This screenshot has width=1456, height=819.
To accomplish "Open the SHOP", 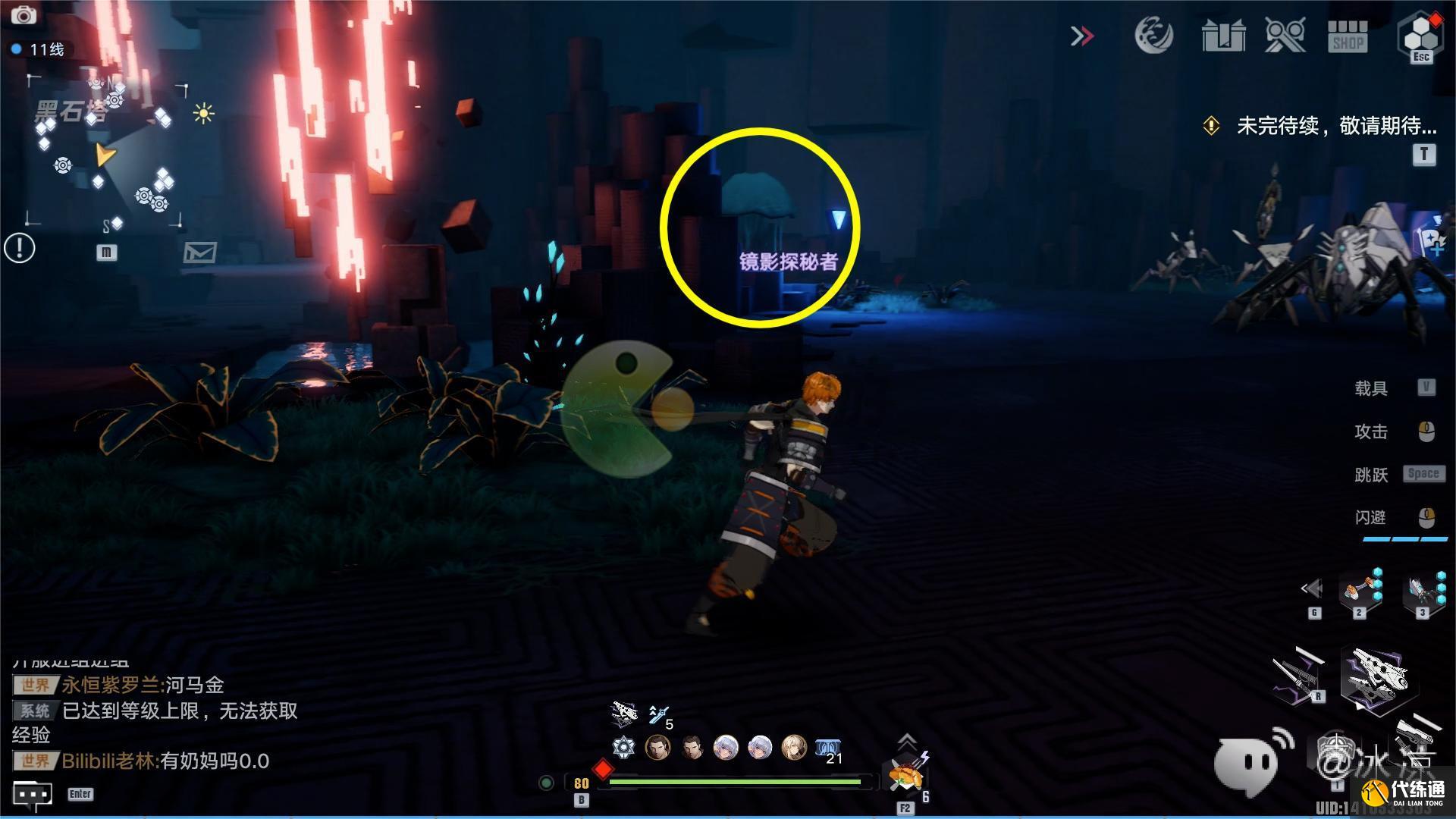I will pyautogui.click(x=1348, y=36).
